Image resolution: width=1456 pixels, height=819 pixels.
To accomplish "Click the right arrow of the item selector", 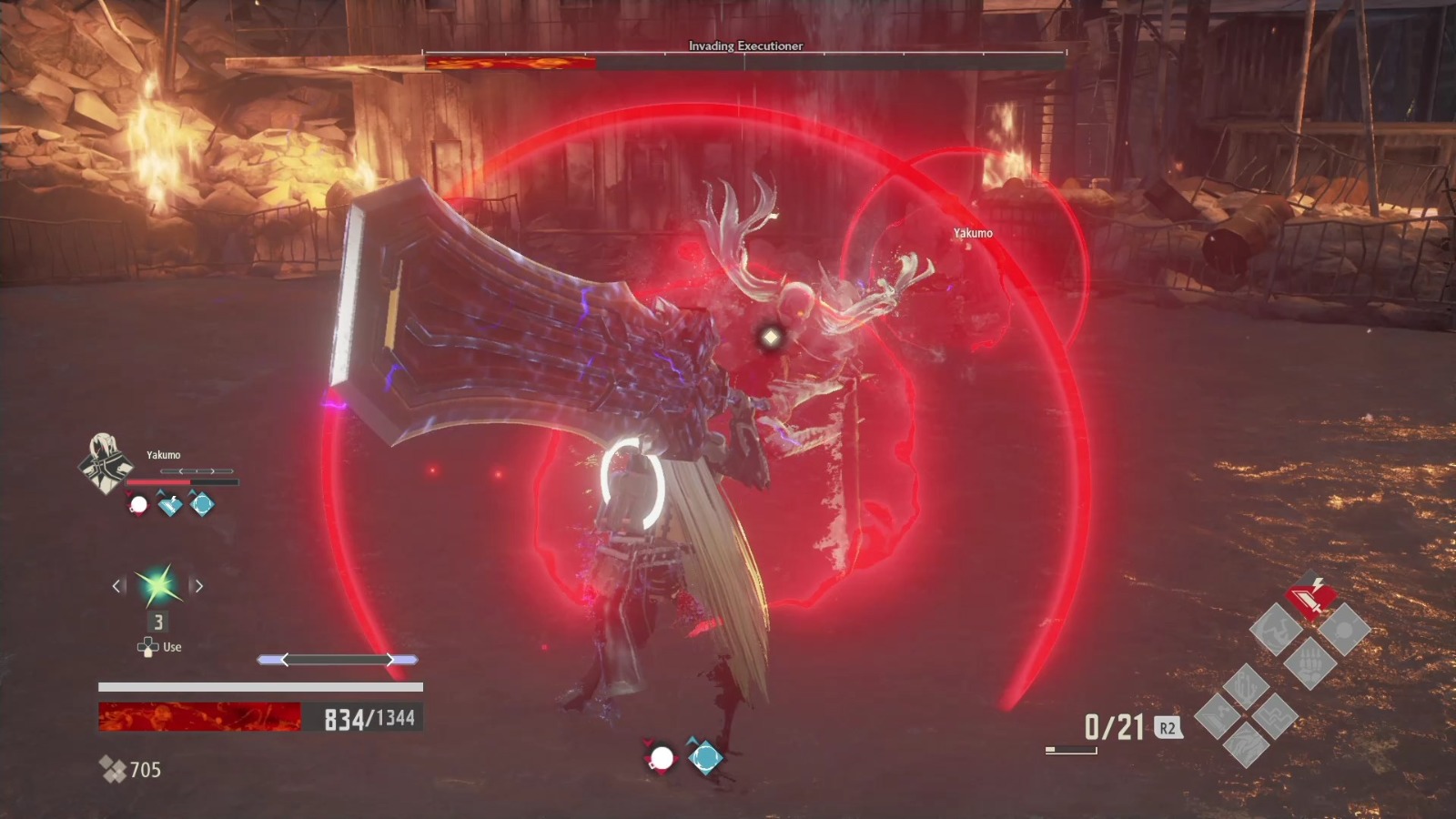I will [x=200, y=586].
